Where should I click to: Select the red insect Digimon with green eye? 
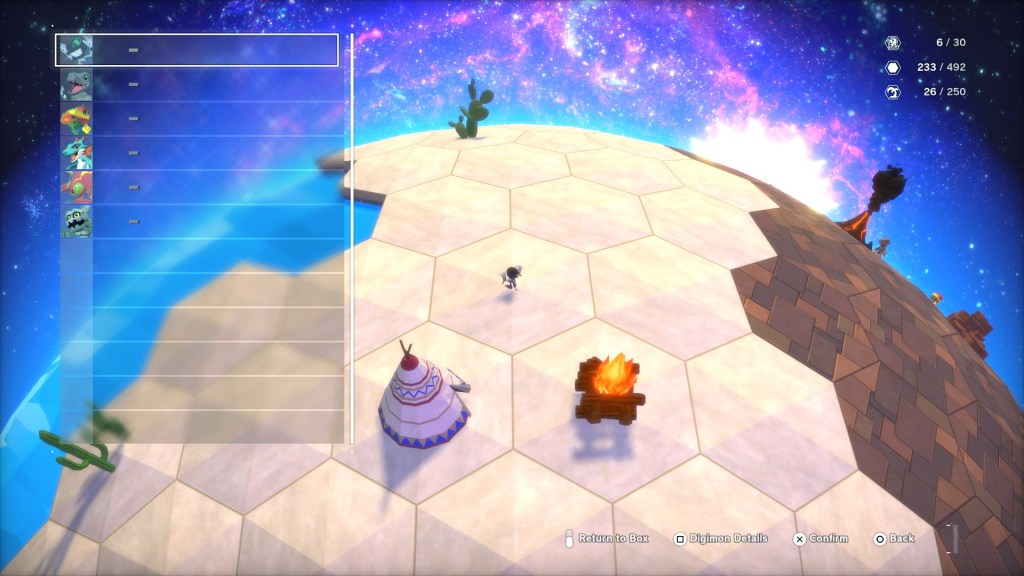coord(197,187)
